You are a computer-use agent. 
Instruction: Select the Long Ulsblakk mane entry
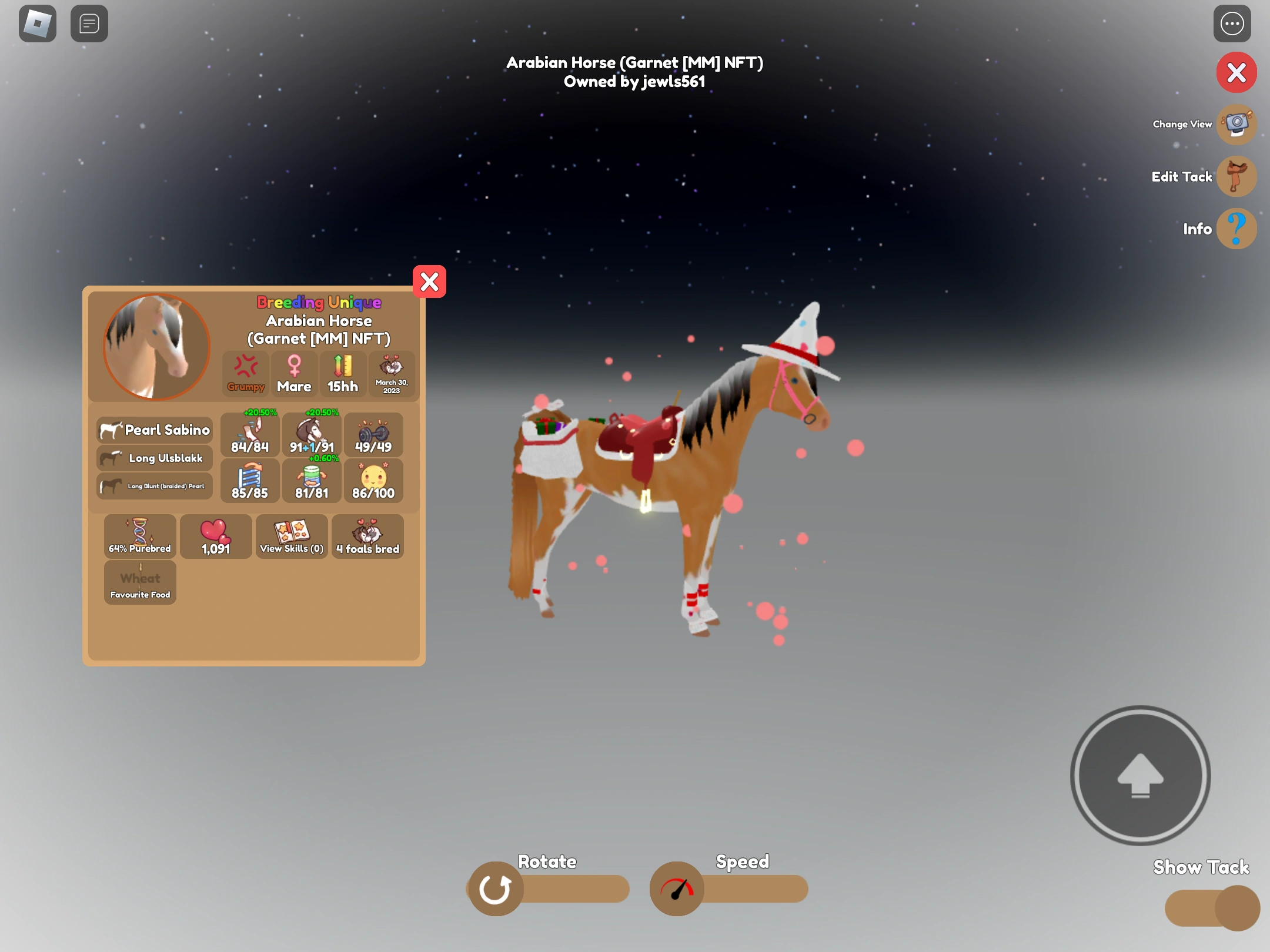[x=154, y=458]
